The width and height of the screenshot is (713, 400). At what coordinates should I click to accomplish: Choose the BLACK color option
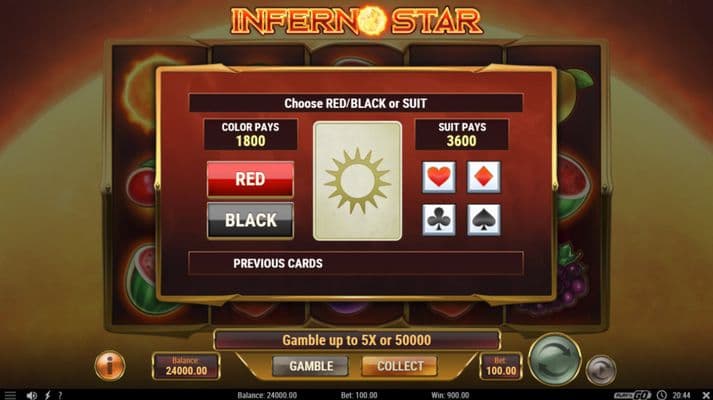(250, 220)
